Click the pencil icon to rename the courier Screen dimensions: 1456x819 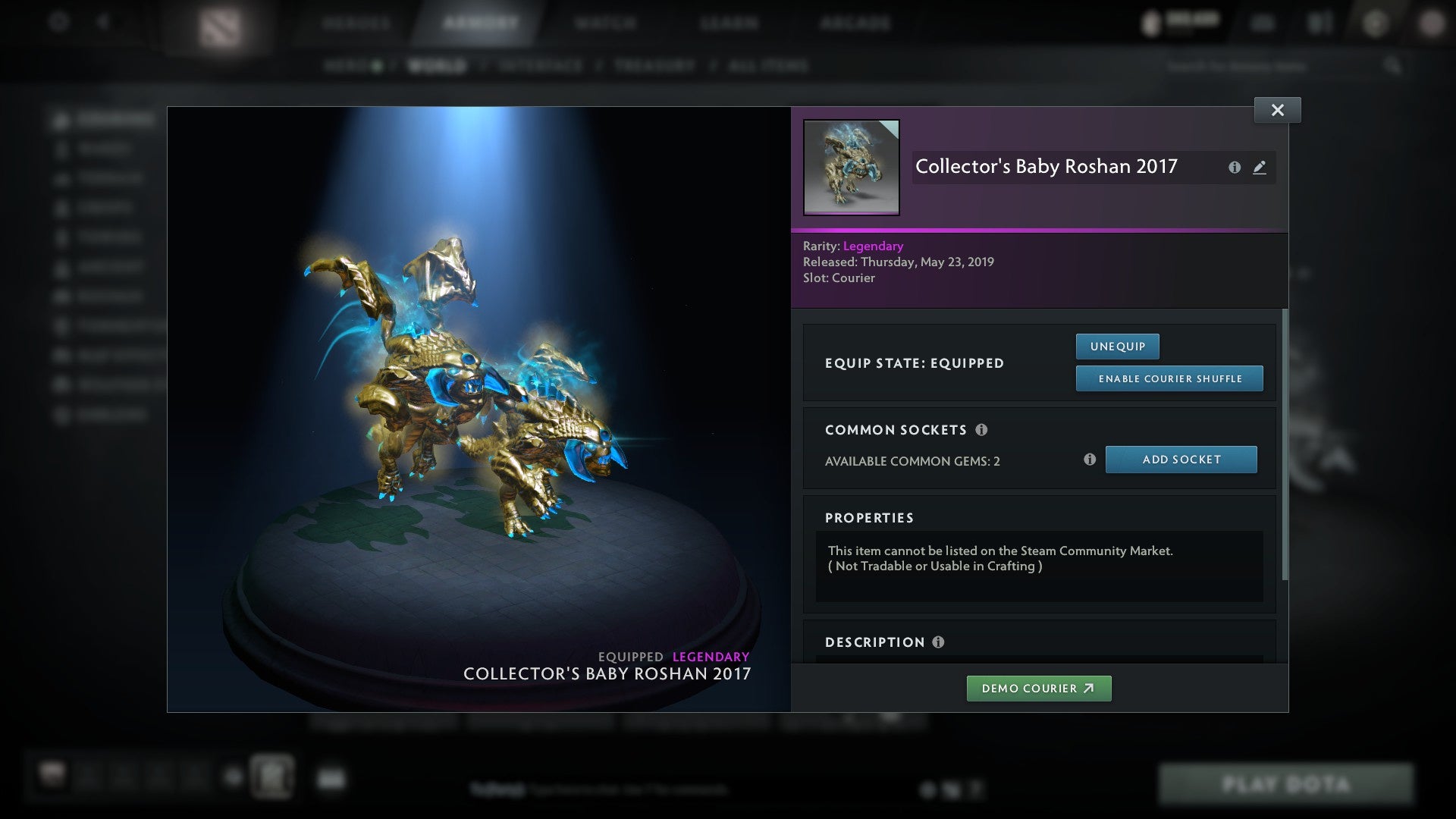coord(1260,168)
